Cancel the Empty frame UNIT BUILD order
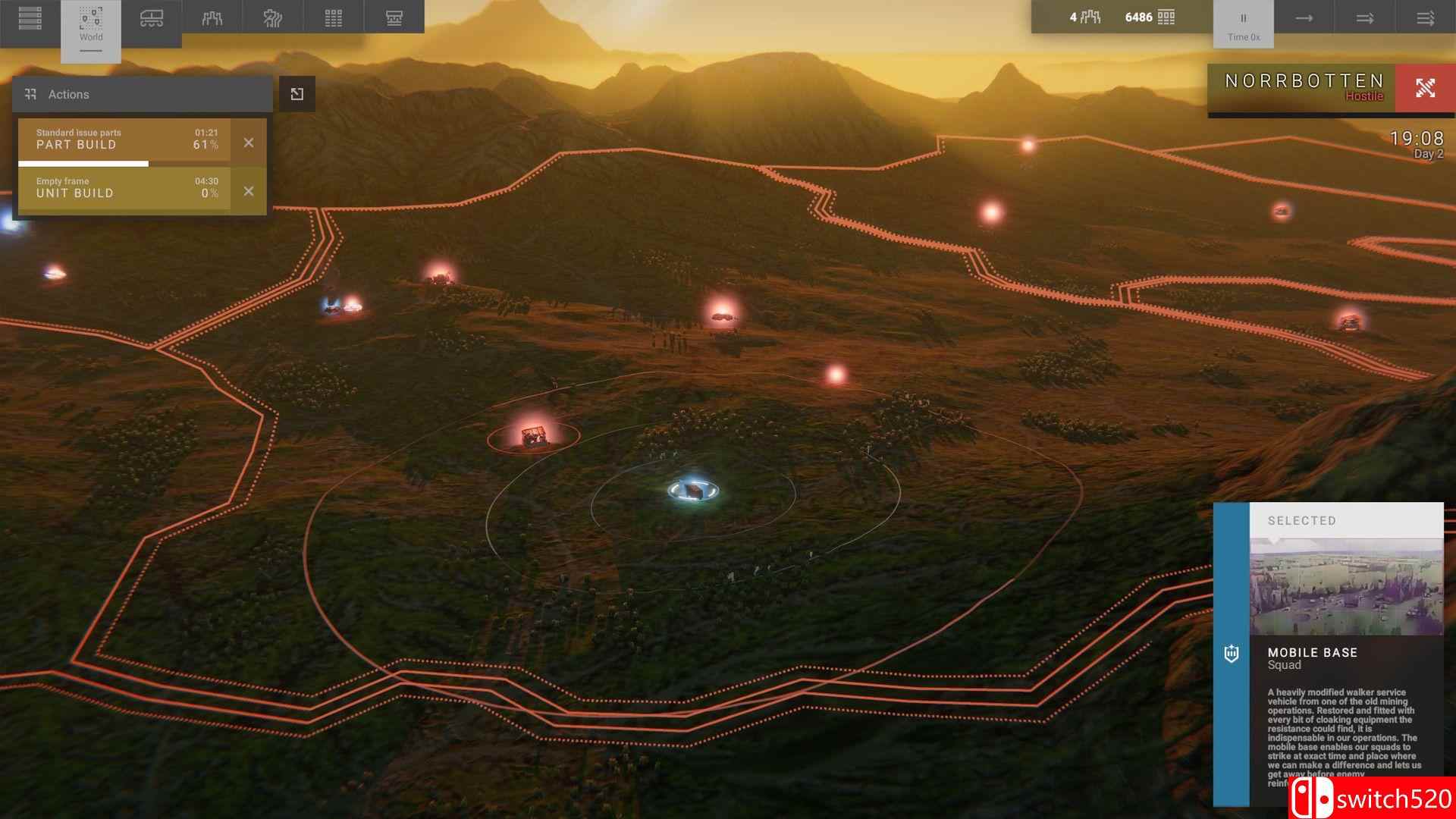Screen dimensions: 1456x819 (x=249, y=191)
